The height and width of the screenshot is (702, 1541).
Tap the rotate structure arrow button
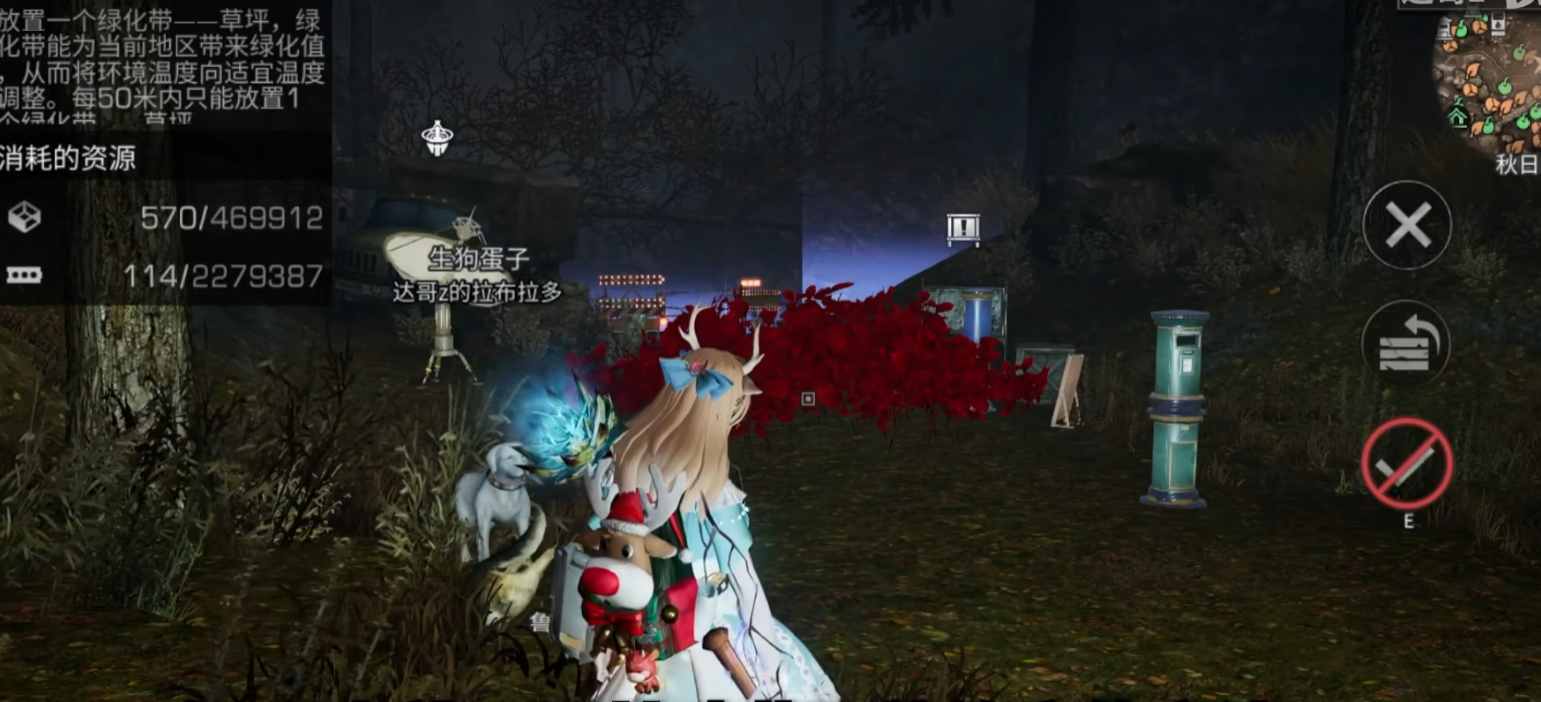point(1406,344)
